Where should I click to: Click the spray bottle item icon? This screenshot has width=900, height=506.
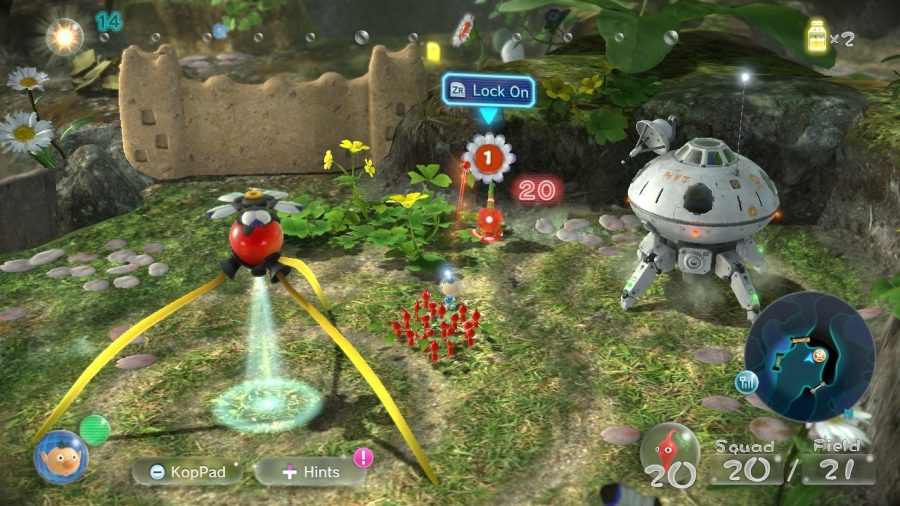[x=819, y=37]
